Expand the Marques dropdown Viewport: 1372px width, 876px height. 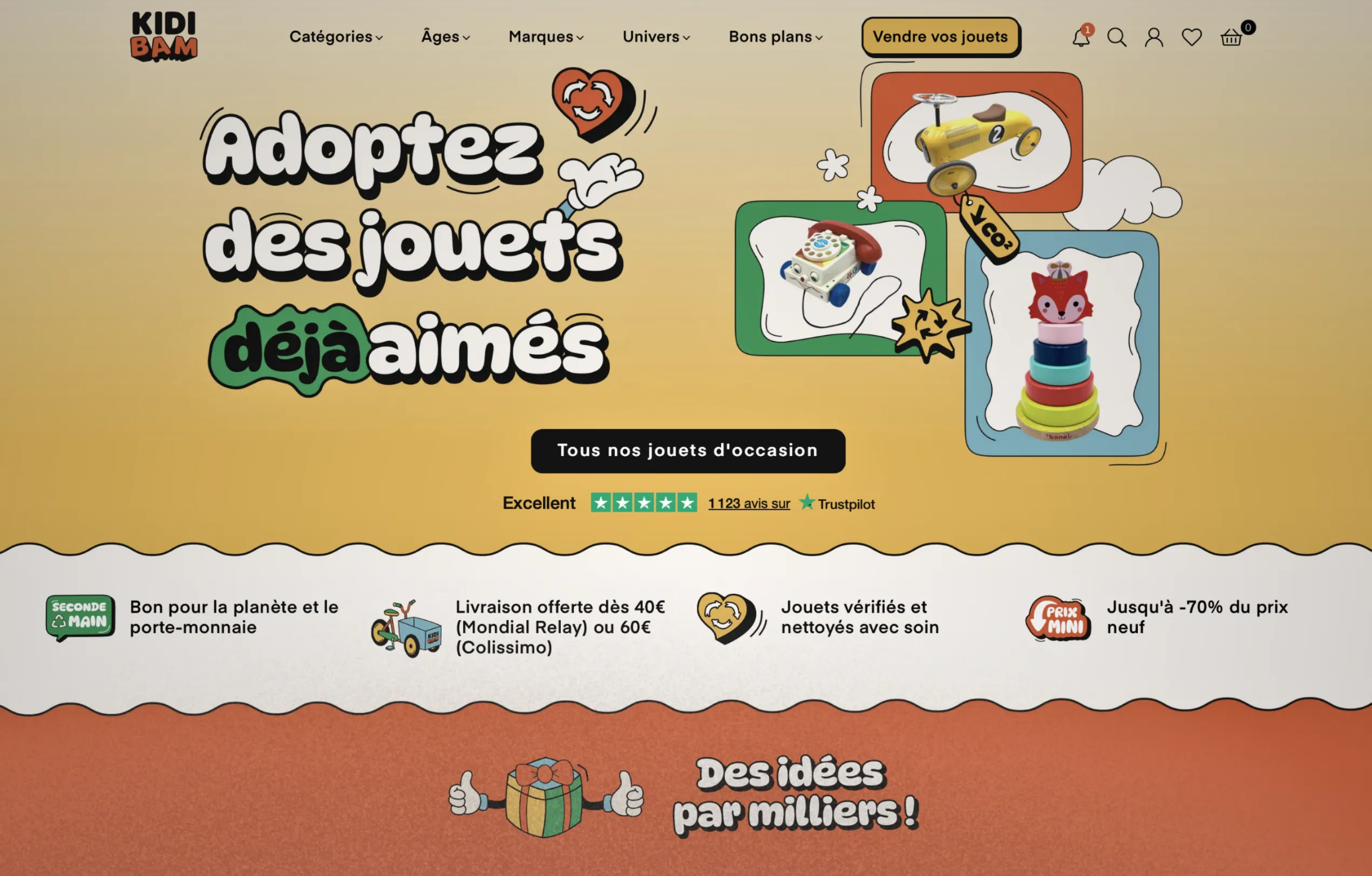(x=545, y=37)
